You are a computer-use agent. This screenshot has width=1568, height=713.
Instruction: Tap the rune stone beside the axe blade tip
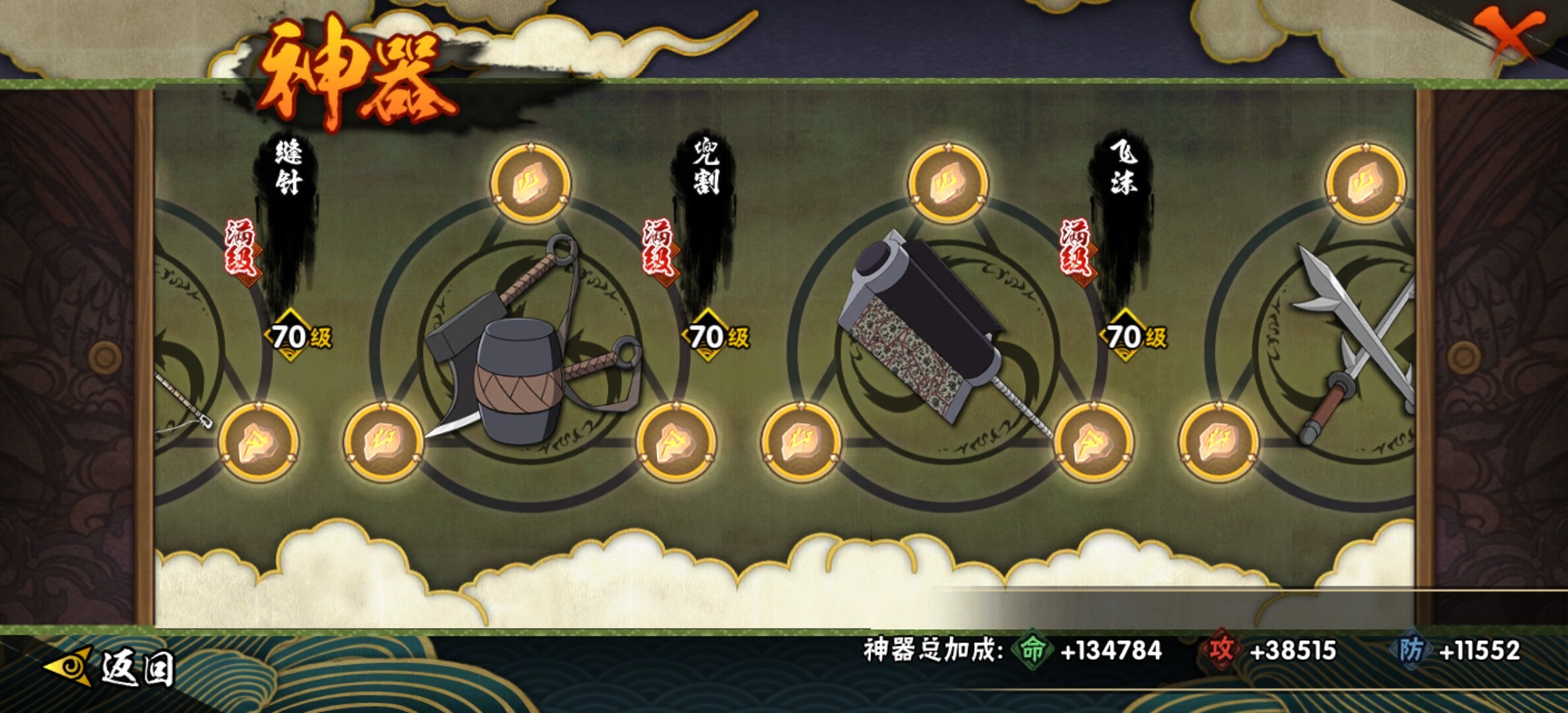383,441
